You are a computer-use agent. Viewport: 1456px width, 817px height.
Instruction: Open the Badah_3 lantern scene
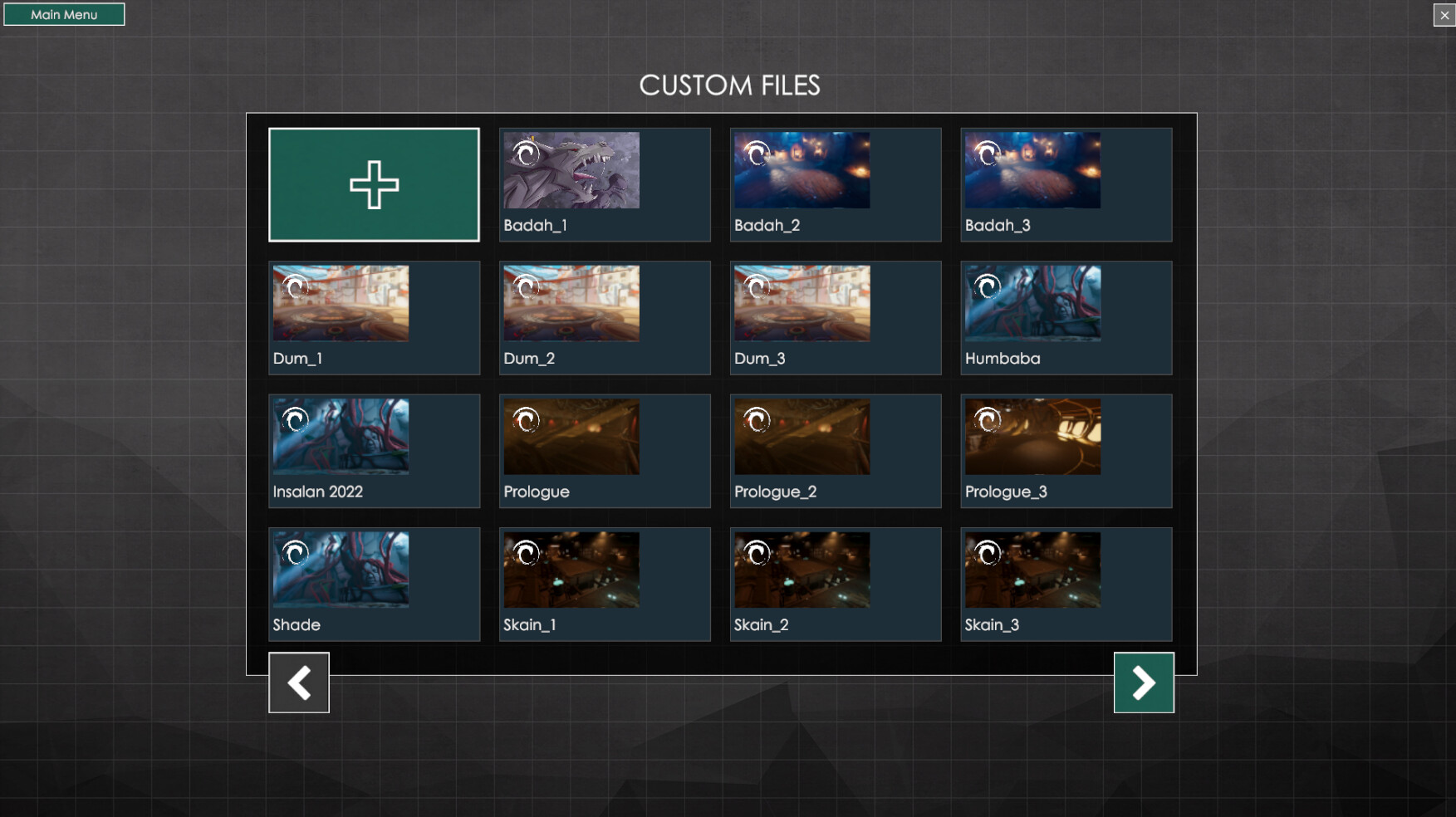pos(1066,183)
